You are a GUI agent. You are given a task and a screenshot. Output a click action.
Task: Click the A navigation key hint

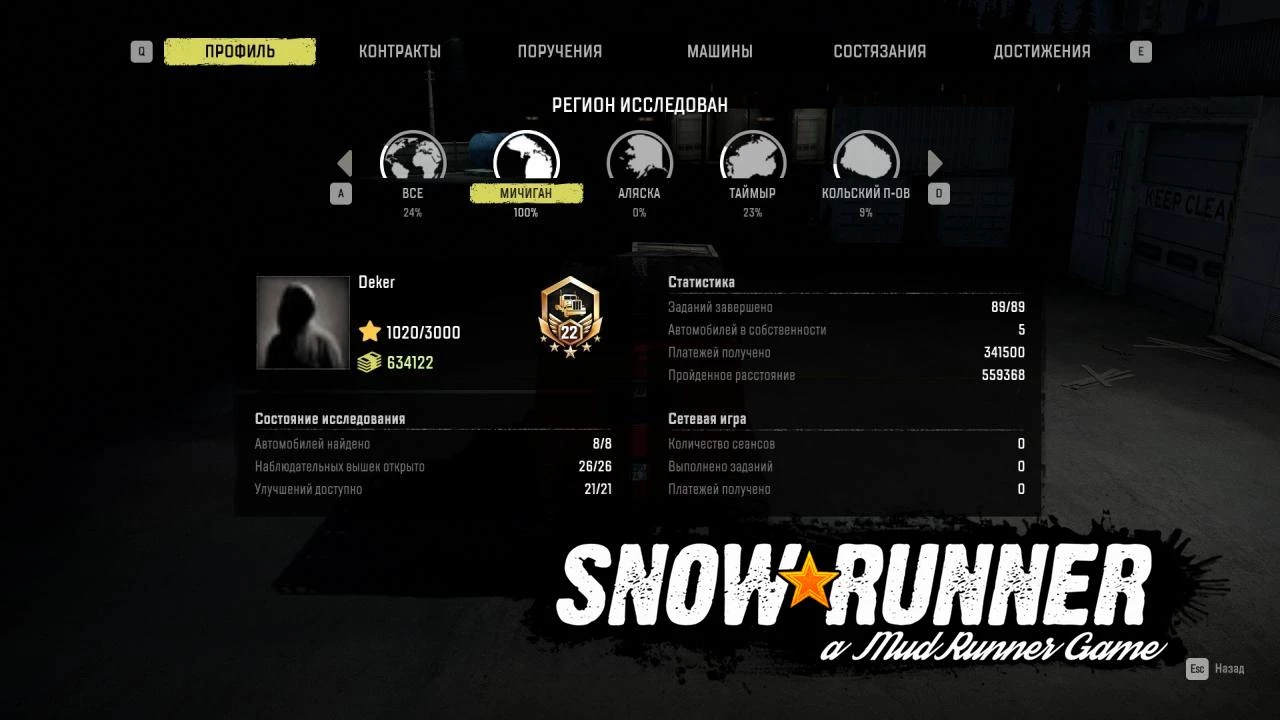tap(341, 193)
